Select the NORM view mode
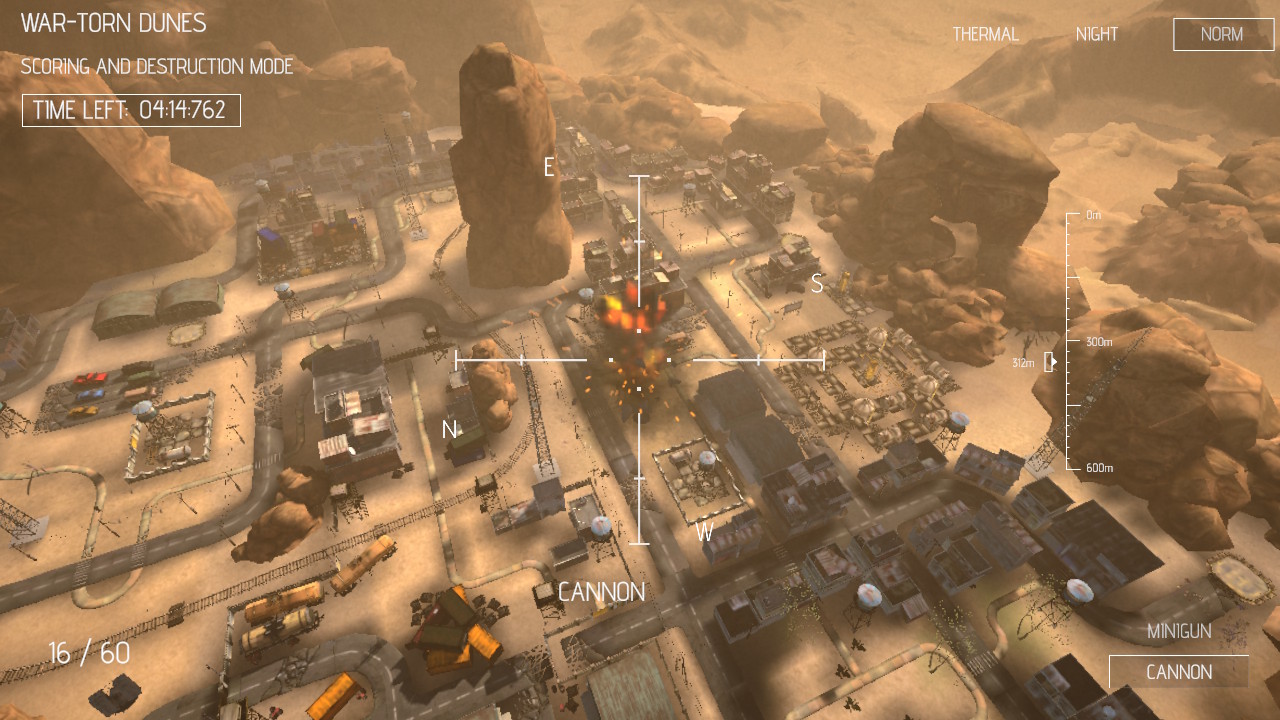This screenshot has width=1280, height=720. (1222, 34)
